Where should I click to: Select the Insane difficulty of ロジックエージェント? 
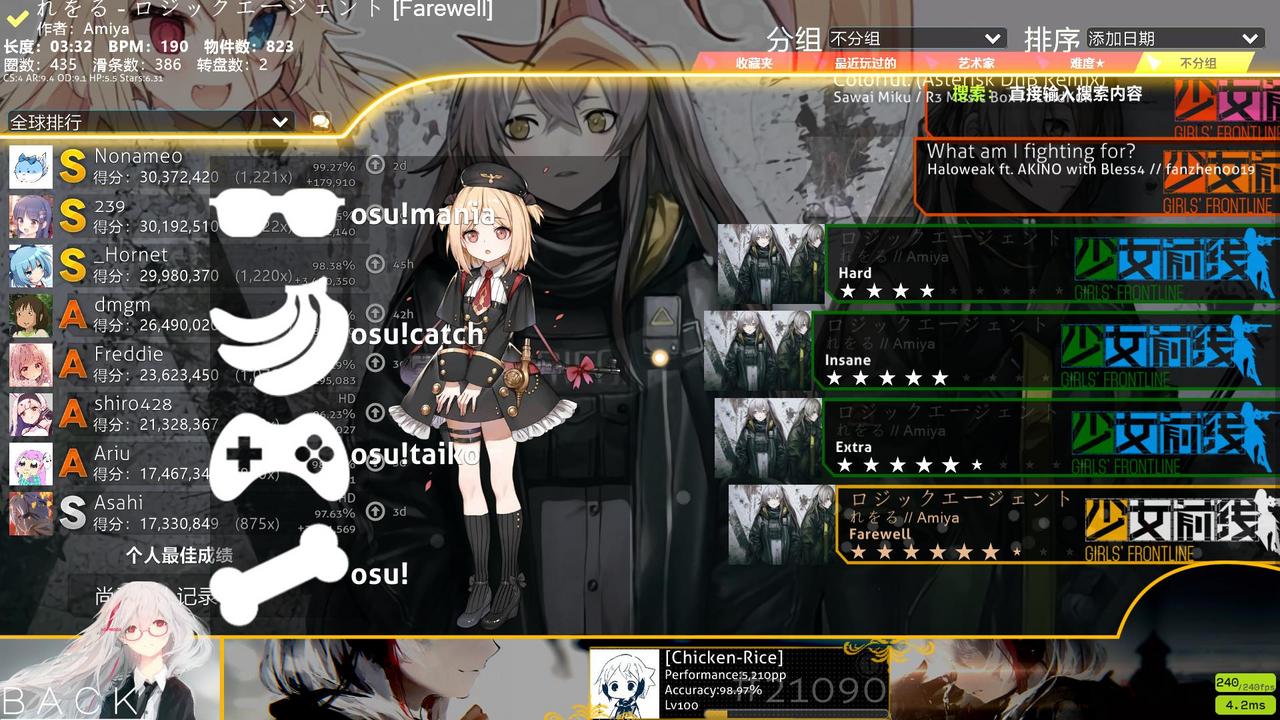click(1000, 350)
